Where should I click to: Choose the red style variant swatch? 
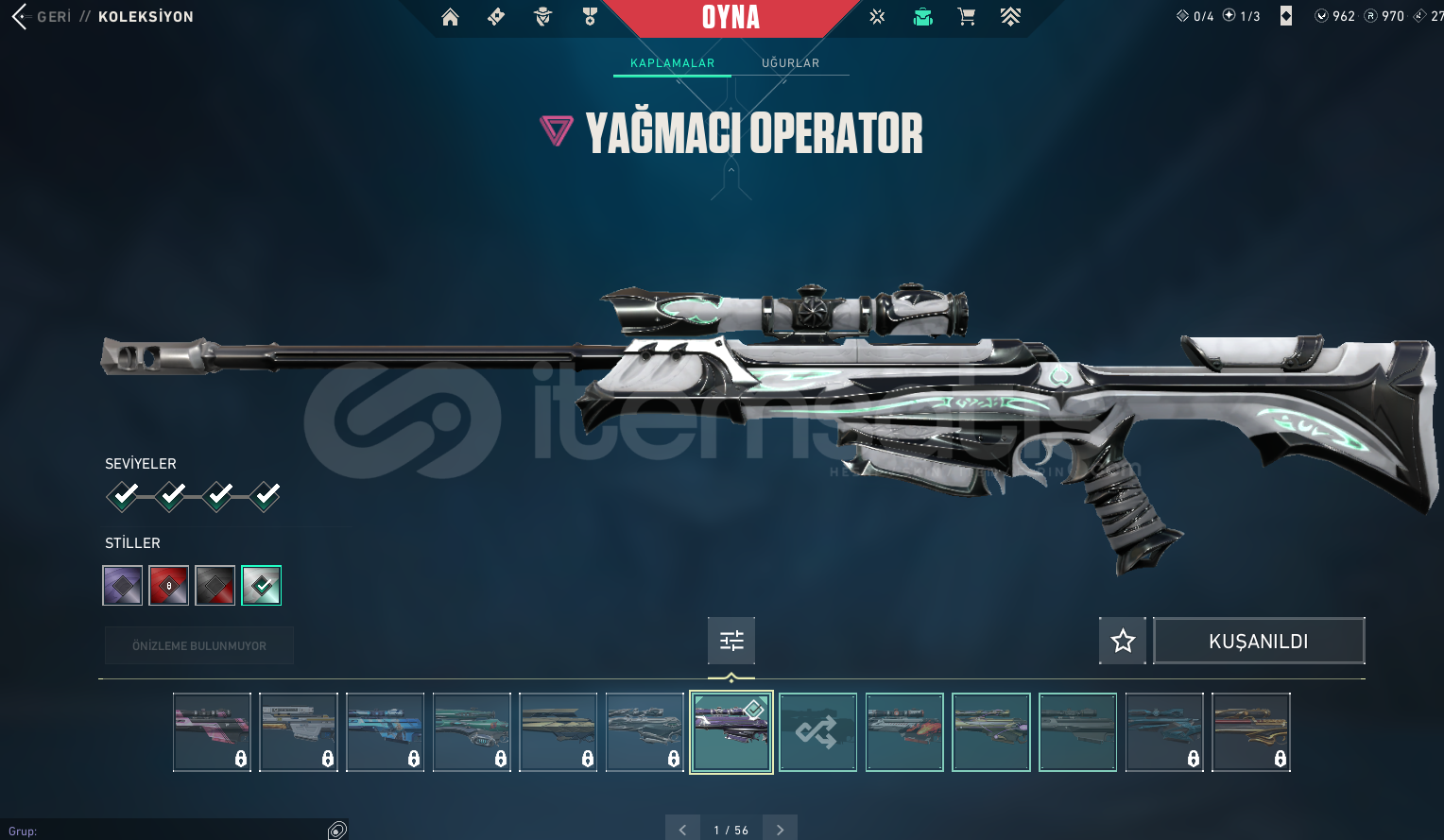[169, 586]
